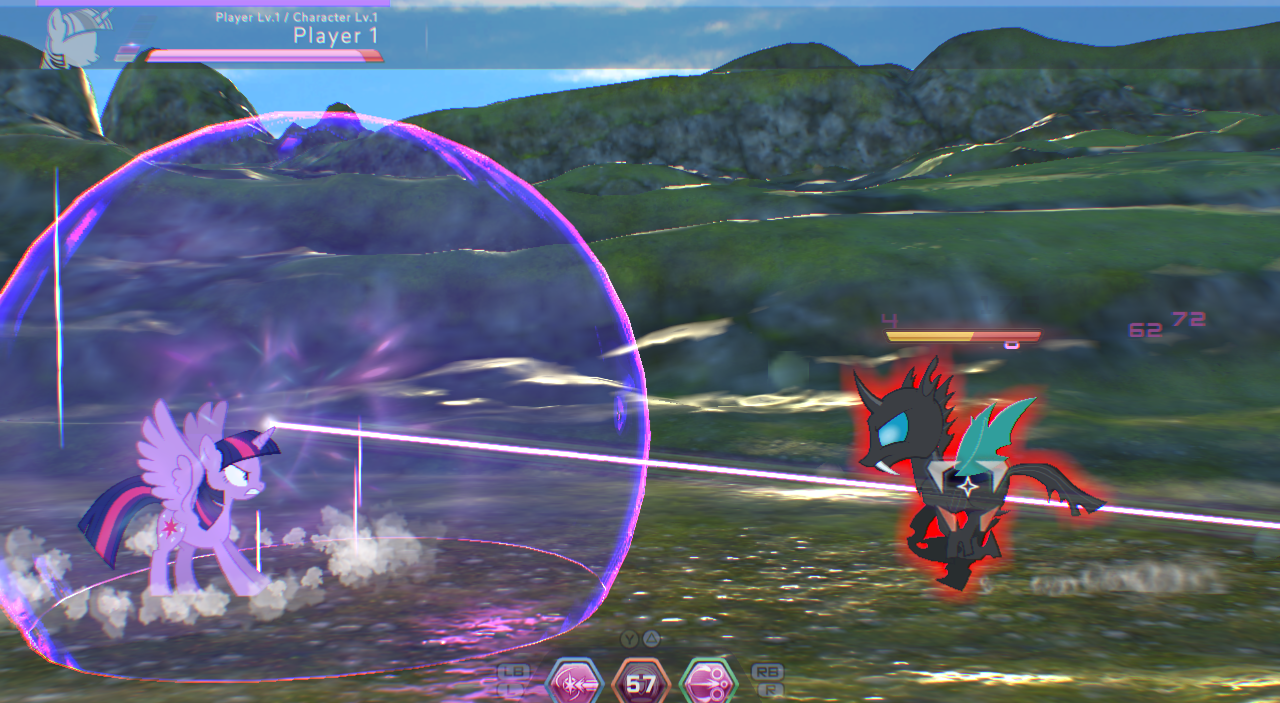Click the Twilight Sparkle character portrait

[71, 37]
